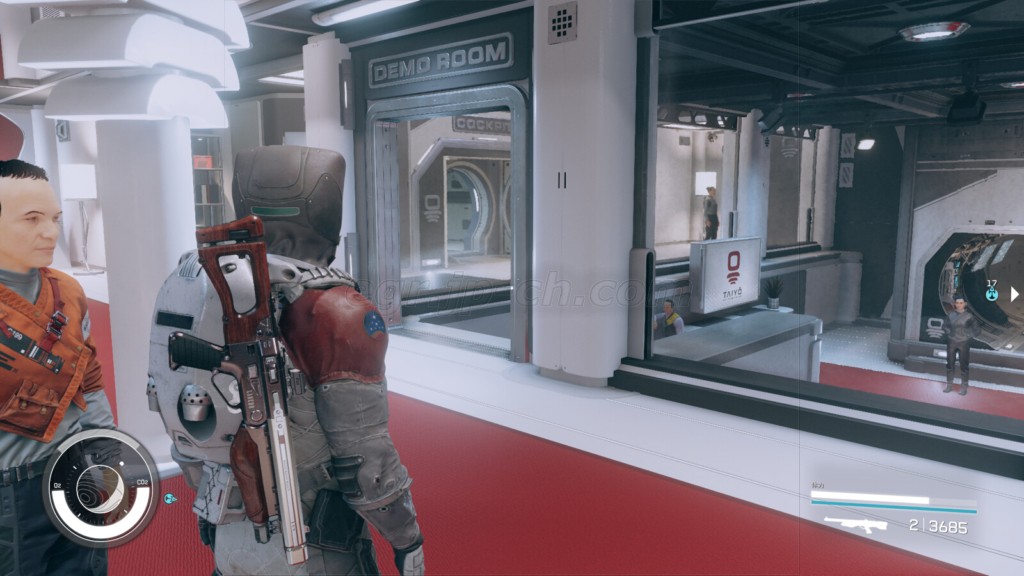Click the equipped rifle weapon icon
This screenshot has width=1024, height=576.
click(855, 524)
